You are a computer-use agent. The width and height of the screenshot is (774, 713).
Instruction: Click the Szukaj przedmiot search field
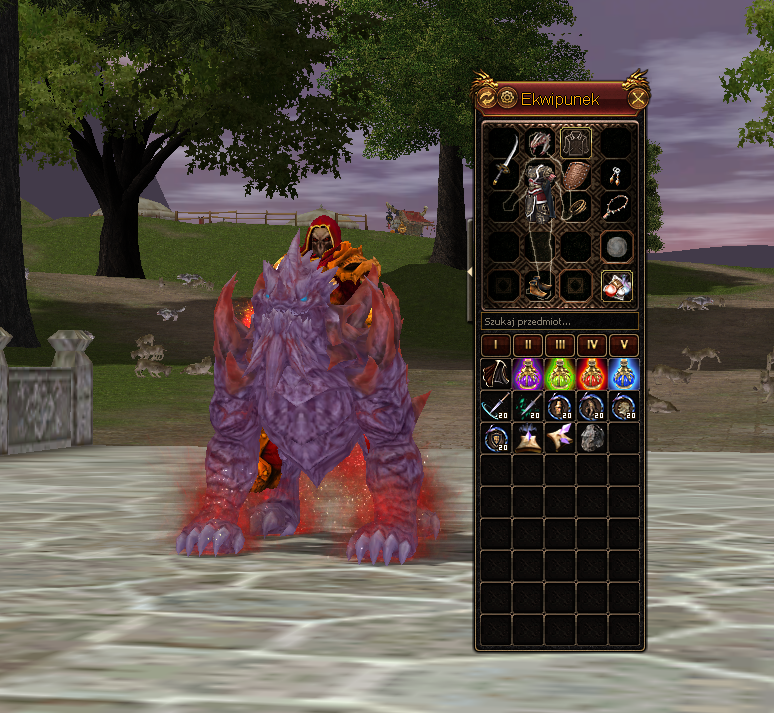coord(559,322)
